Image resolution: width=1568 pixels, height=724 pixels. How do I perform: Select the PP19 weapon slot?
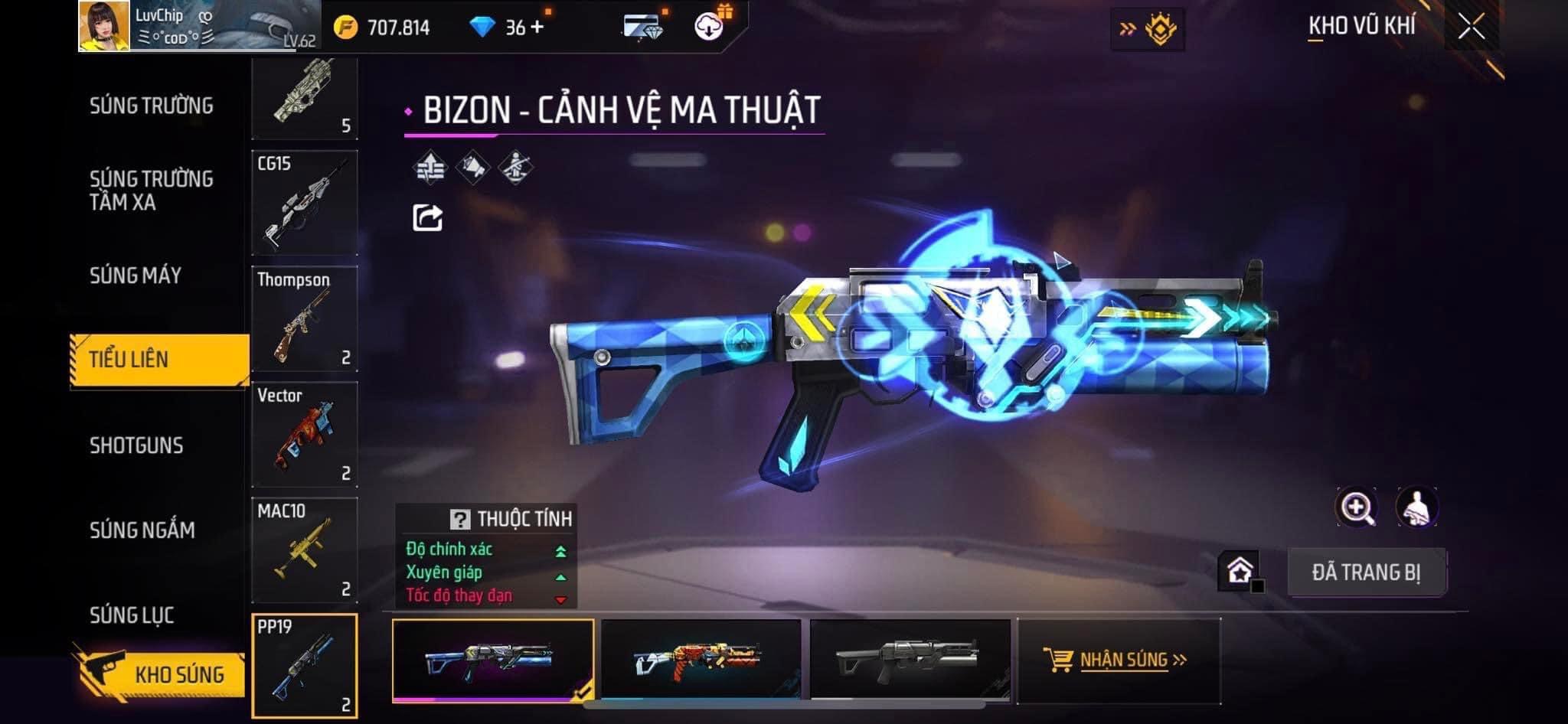(305, 666)
